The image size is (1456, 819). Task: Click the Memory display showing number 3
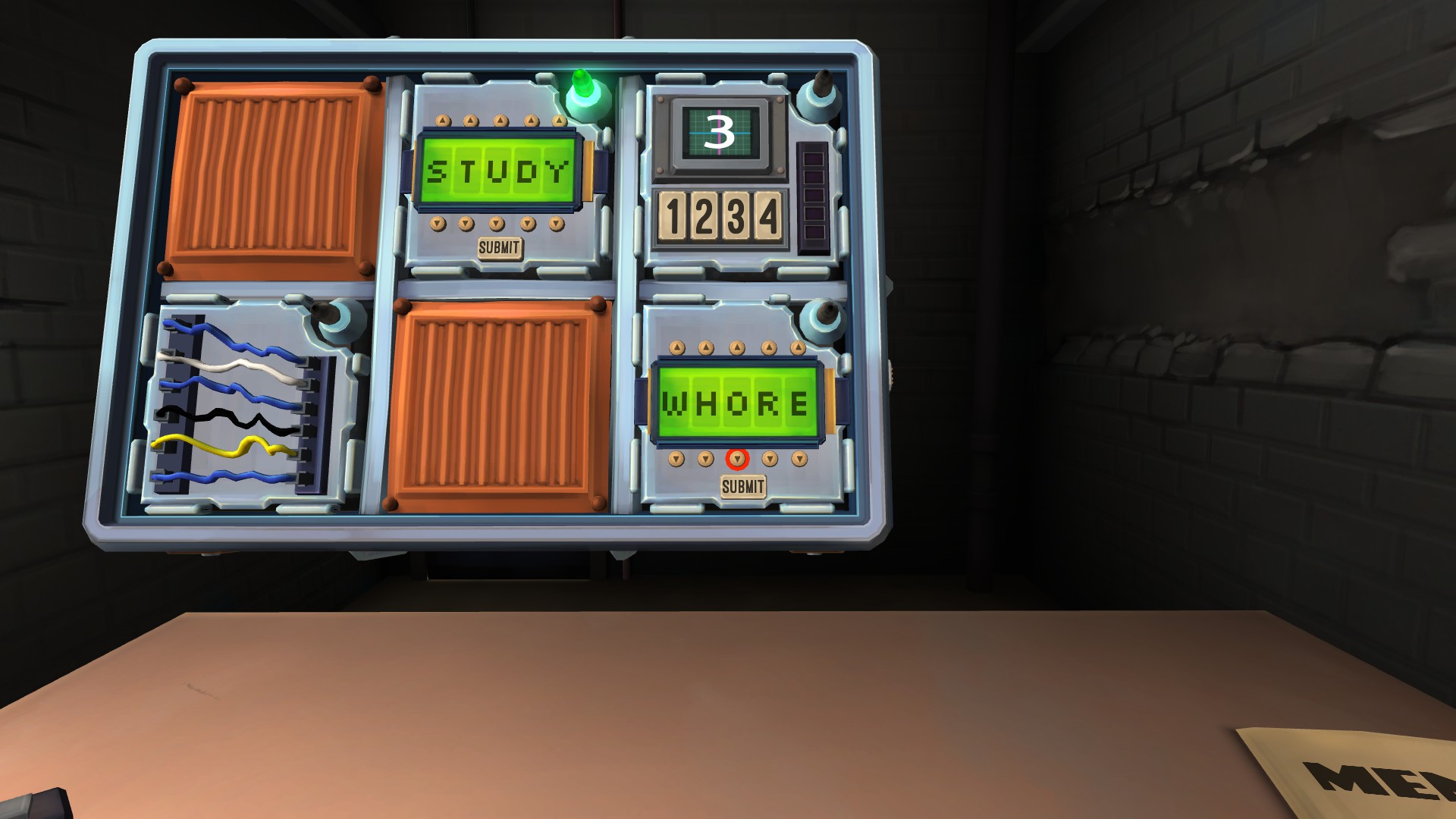pos(722,133)
